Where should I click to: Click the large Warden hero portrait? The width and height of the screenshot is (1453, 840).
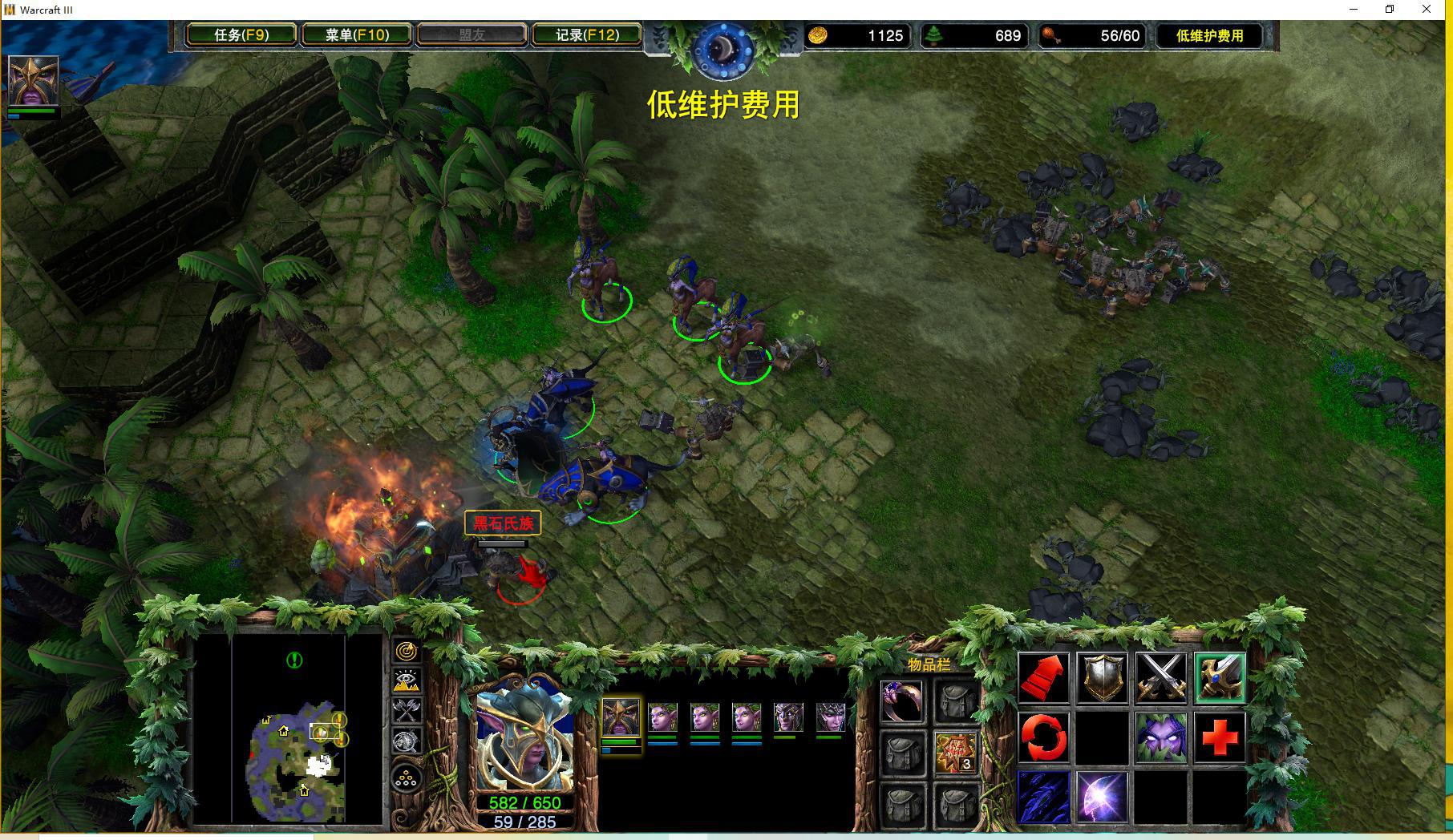coord(525,741)
